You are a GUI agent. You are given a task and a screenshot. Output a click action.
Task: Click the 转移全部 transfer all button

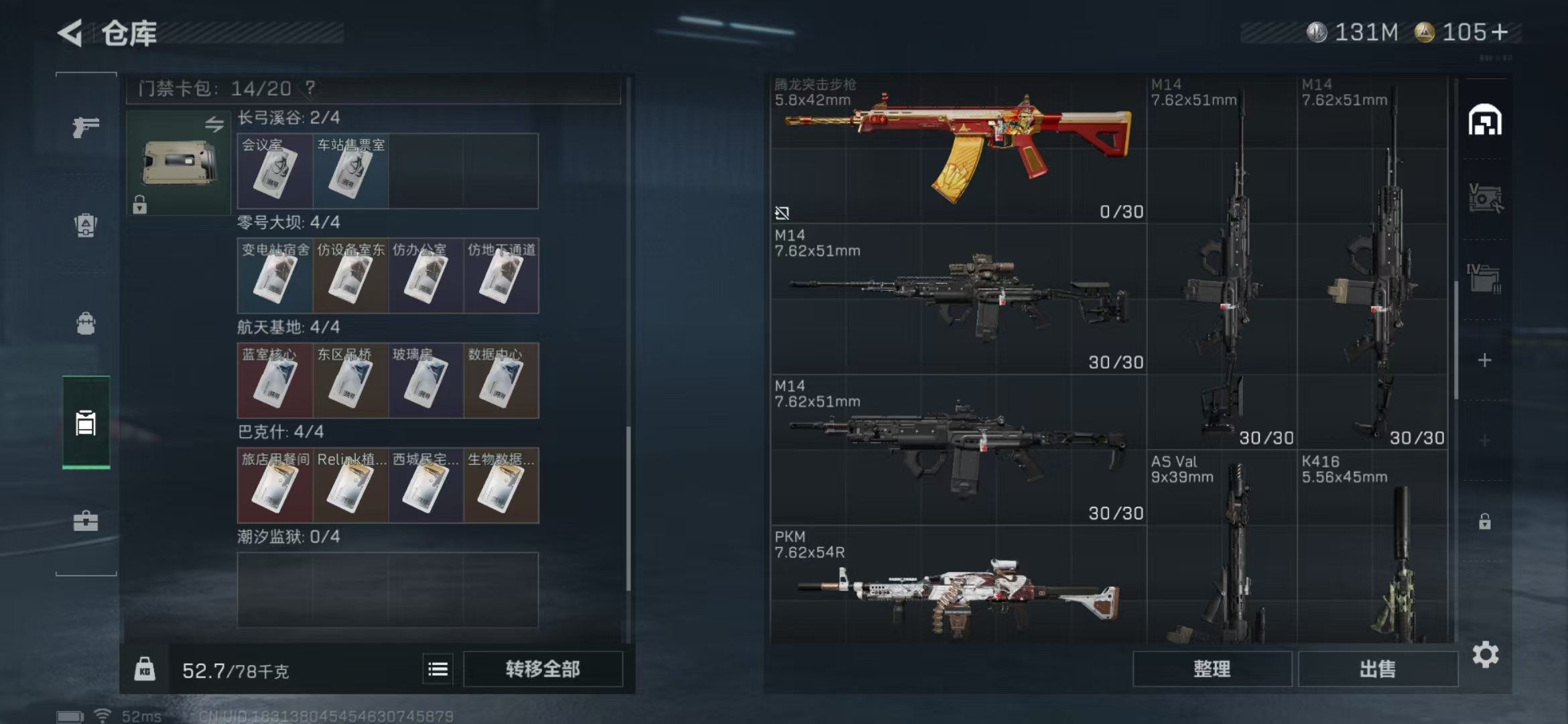point(543,669)
